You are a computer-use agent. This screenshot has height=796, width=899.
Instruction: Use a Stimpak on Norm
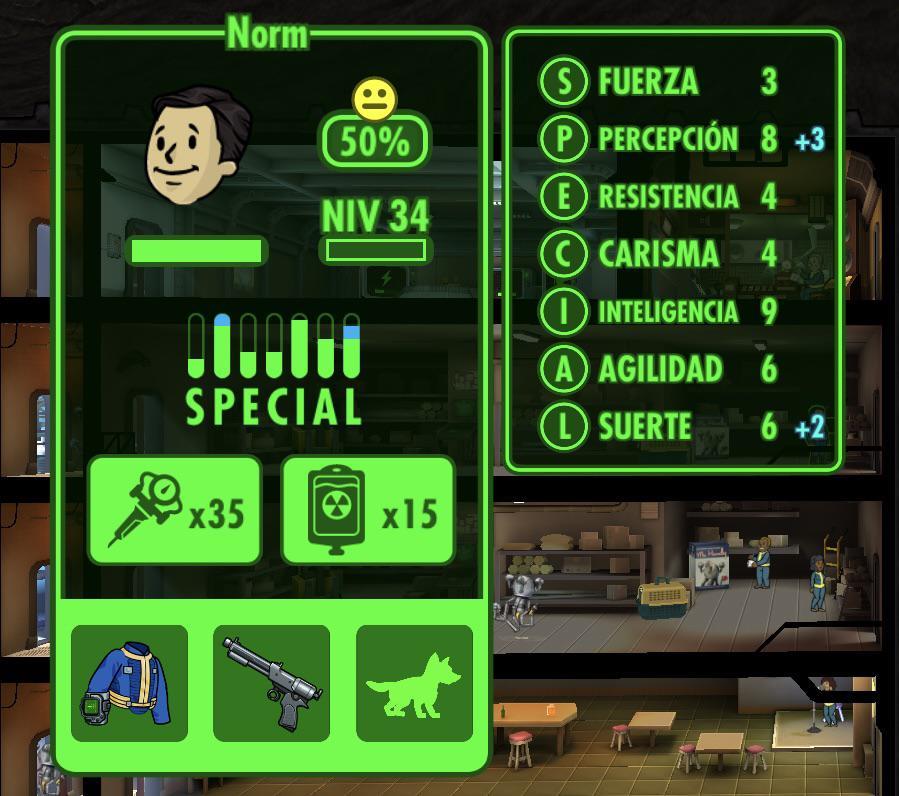(175, 510)
